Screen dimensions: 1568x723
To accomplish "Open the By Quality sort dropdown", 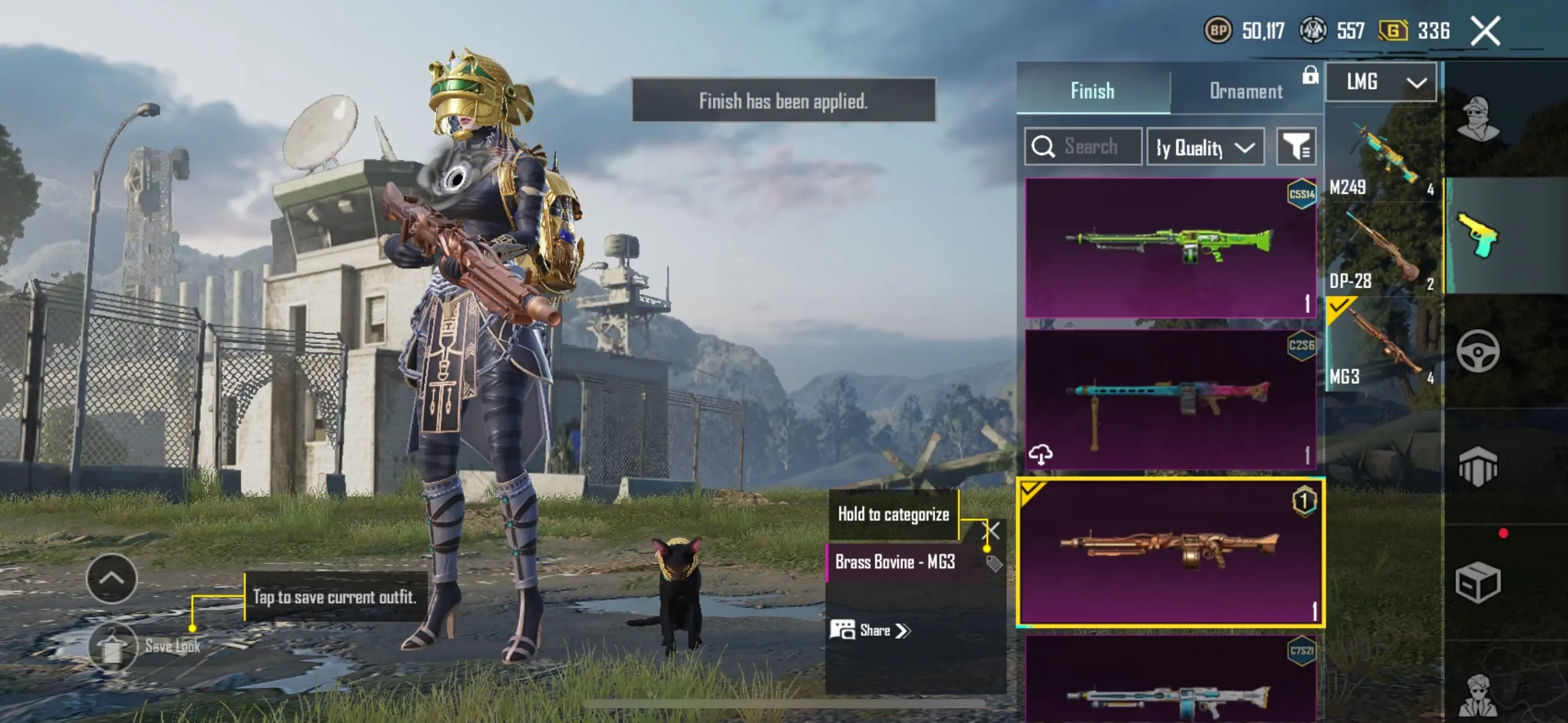I will tap(1205, 147).
